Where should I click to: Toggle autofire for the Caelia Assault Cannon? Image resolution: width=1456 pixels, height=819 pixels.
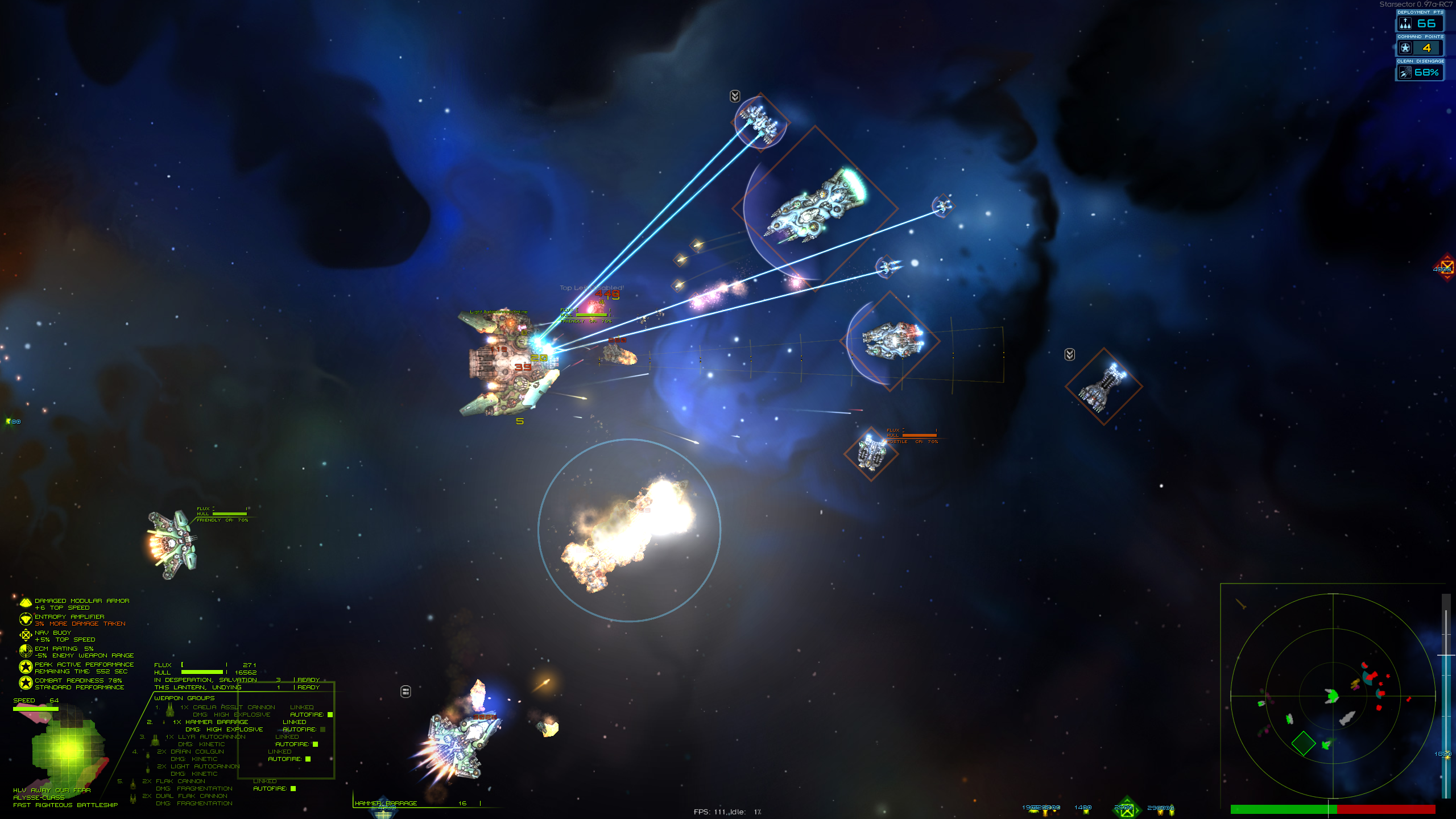[x=330, y=715]
